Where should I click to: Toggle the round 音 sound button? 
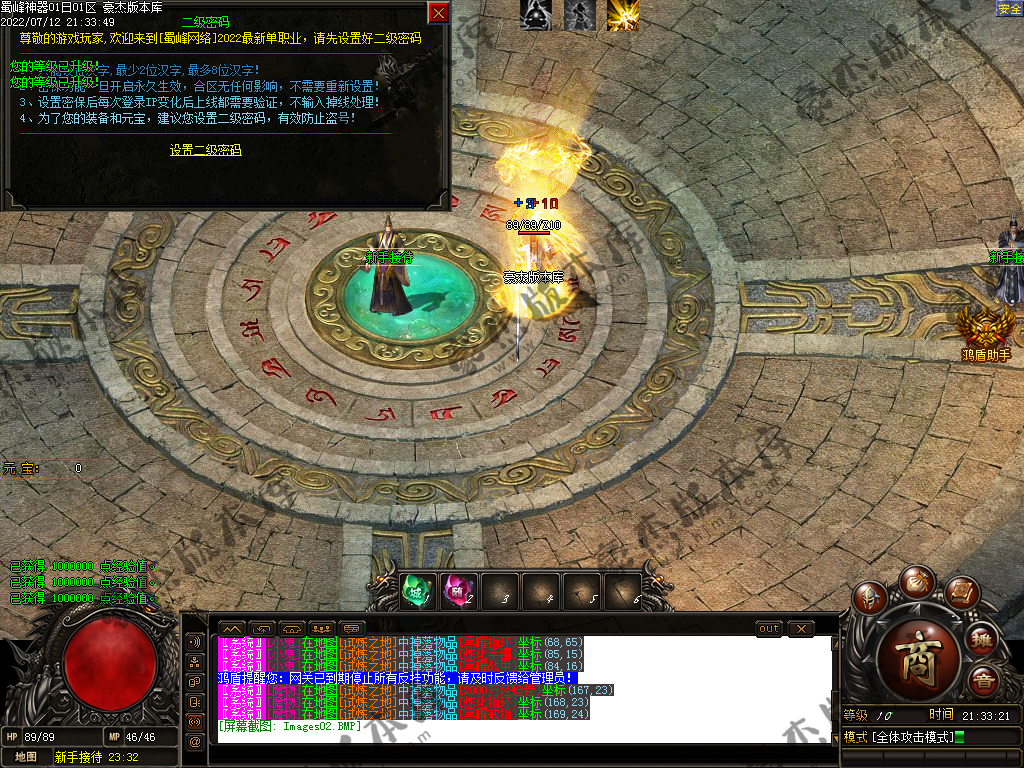point(983,680)
